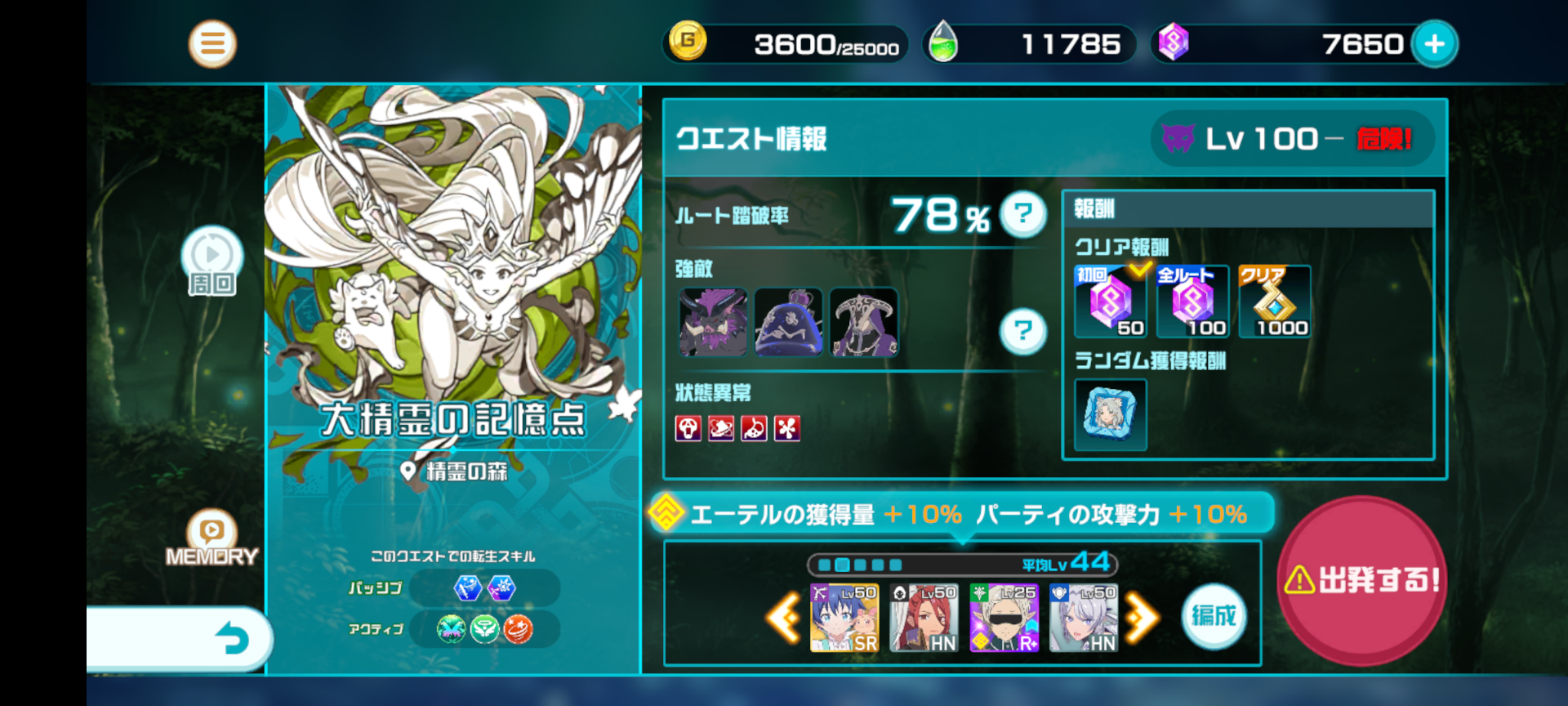Select the poison status ailment icon
This screenshot has width=1568, height=706.
pyautogui.click(x=752, y=429)
